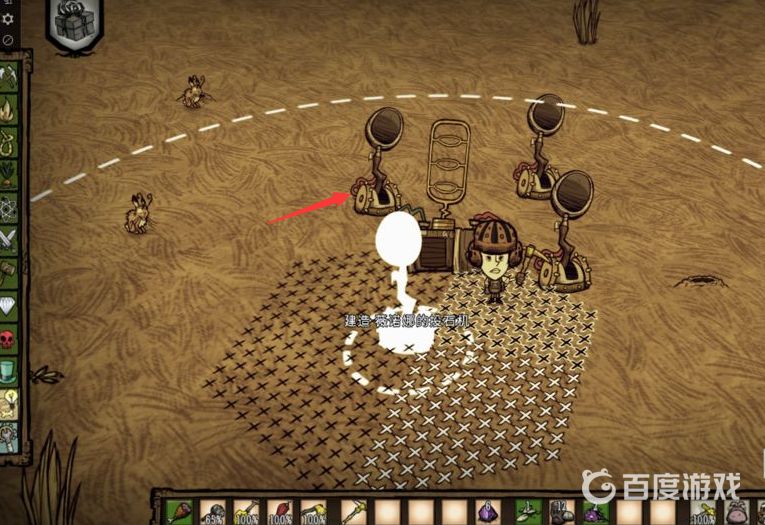The image size is (765, 525).
Task: Switch to the Light crafting tab
Action: coord(8,110)
